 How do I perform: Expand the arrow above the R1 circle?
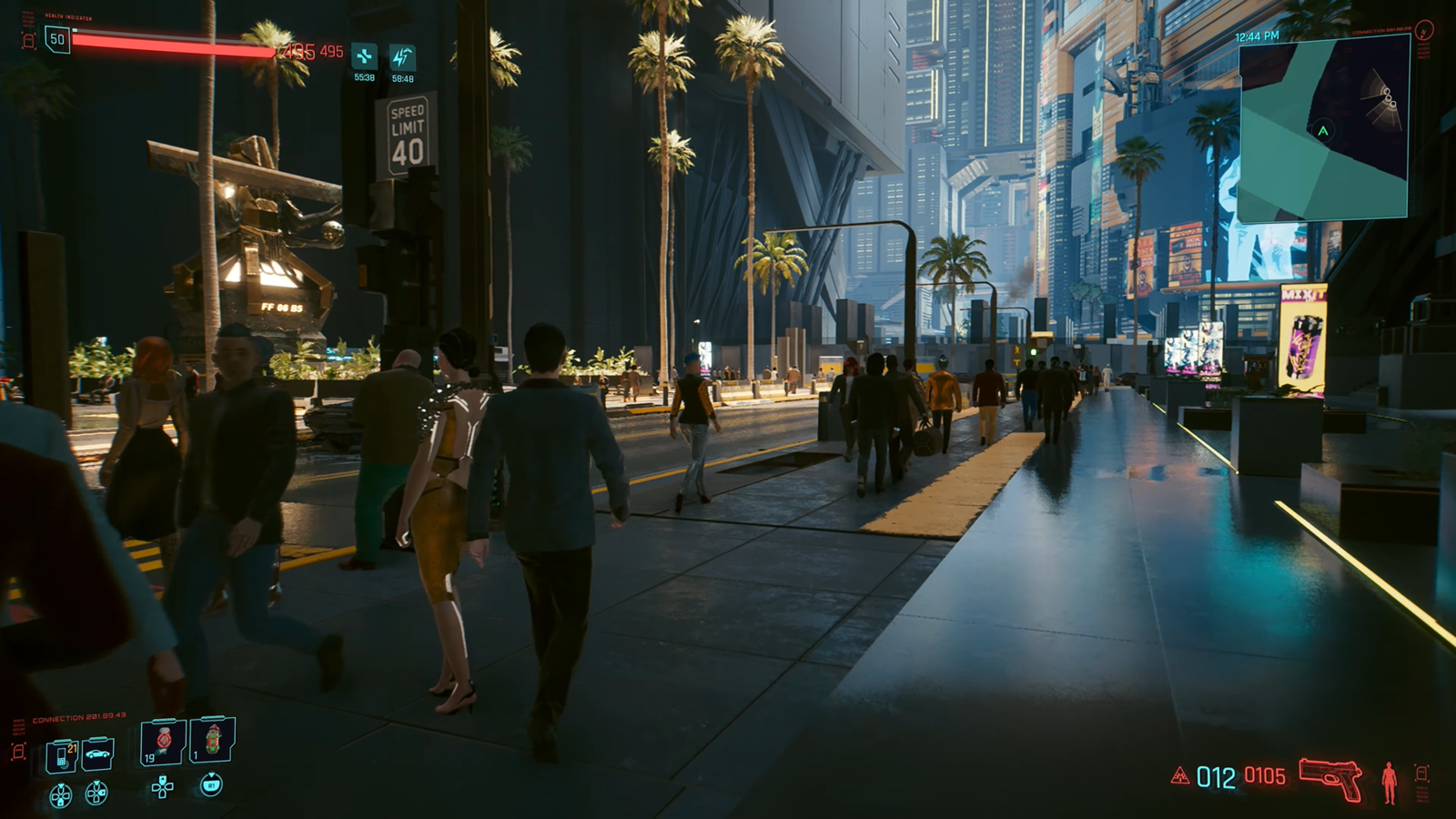[x=211, y=773]
